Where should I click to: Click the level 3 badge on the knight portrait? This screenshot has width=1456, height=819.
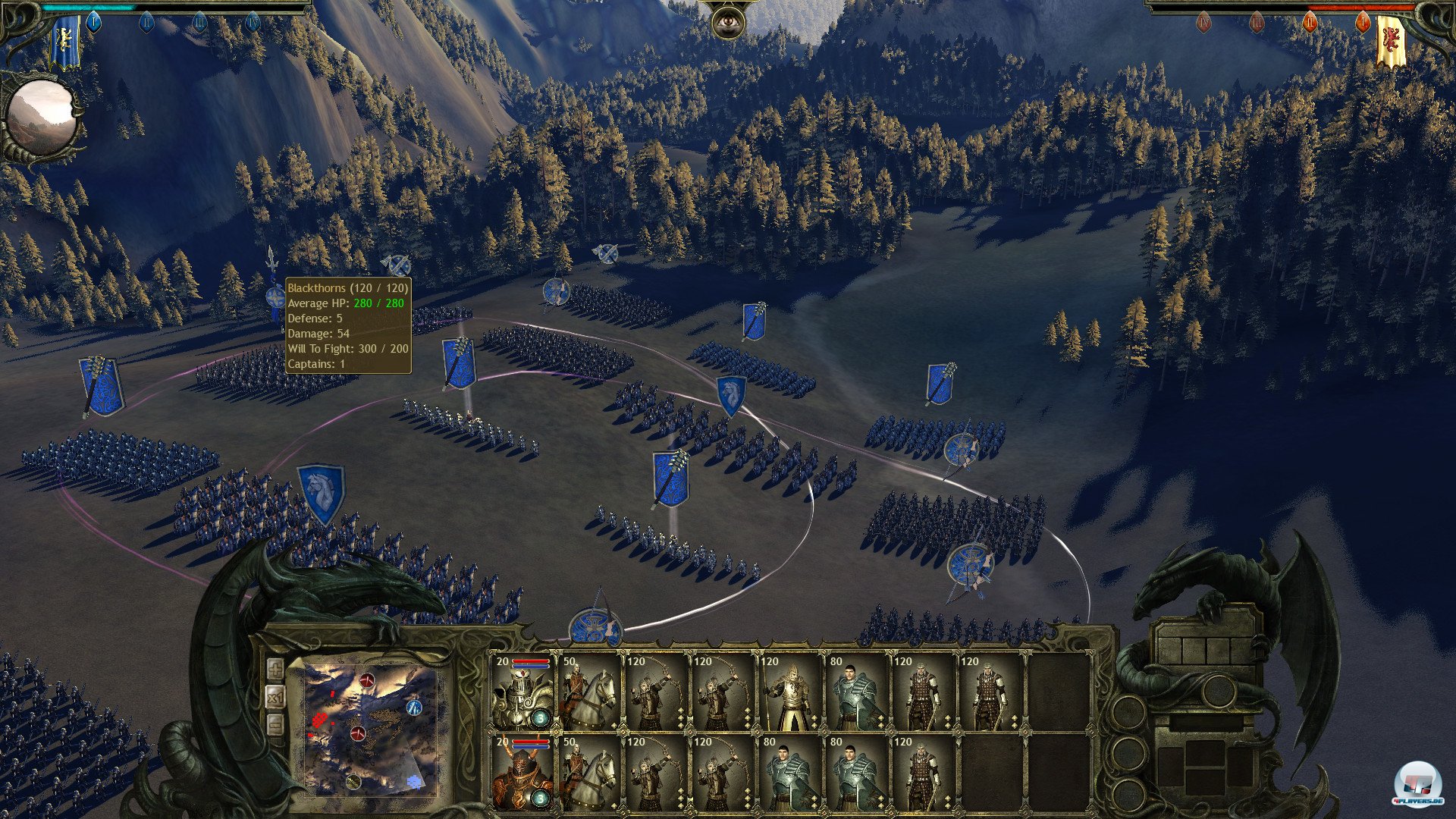point(541,718)
